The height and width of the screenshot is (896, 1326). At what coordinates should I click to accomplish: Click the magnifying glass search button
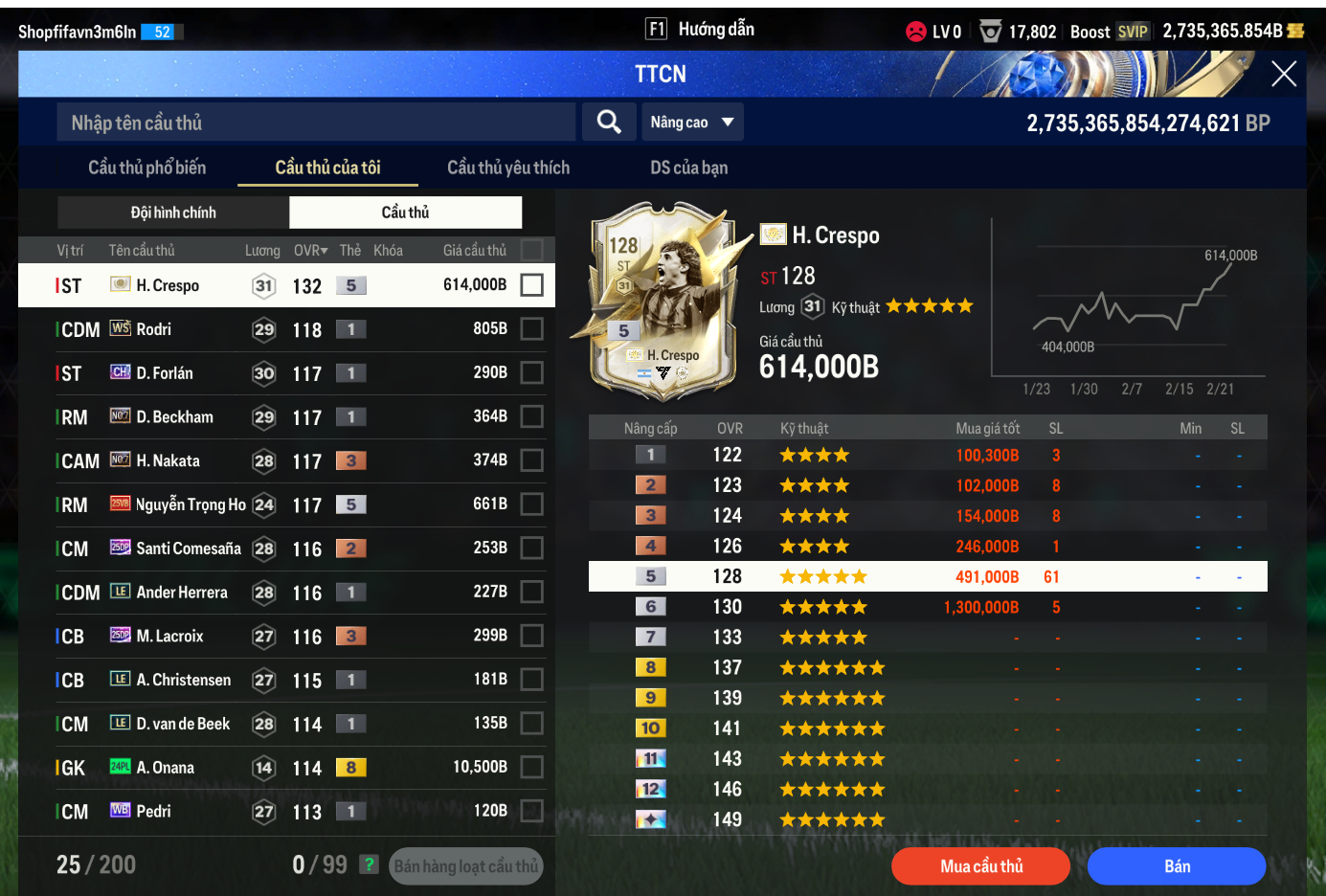pyautogui.click(x=609, y=122)
